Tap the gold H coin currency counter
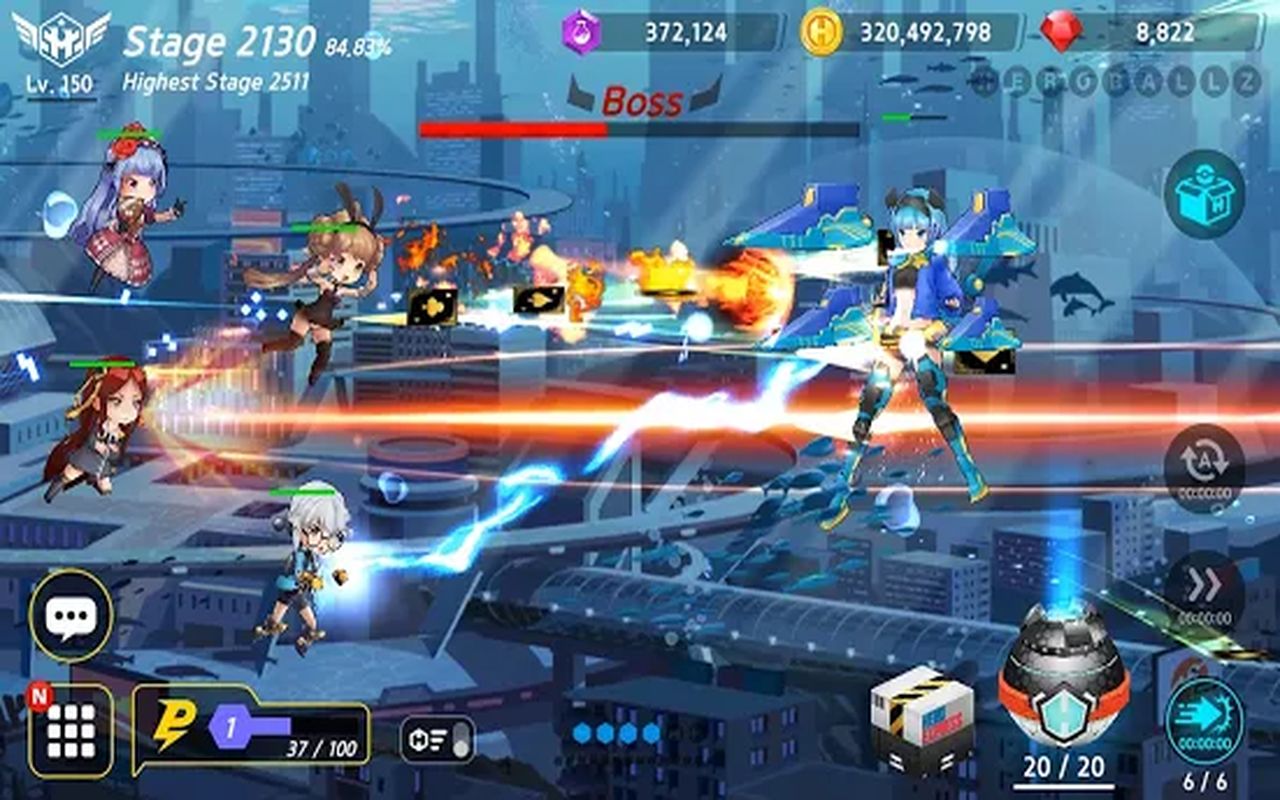Screen dimensions: 1280x800 [x=911, y=32]
